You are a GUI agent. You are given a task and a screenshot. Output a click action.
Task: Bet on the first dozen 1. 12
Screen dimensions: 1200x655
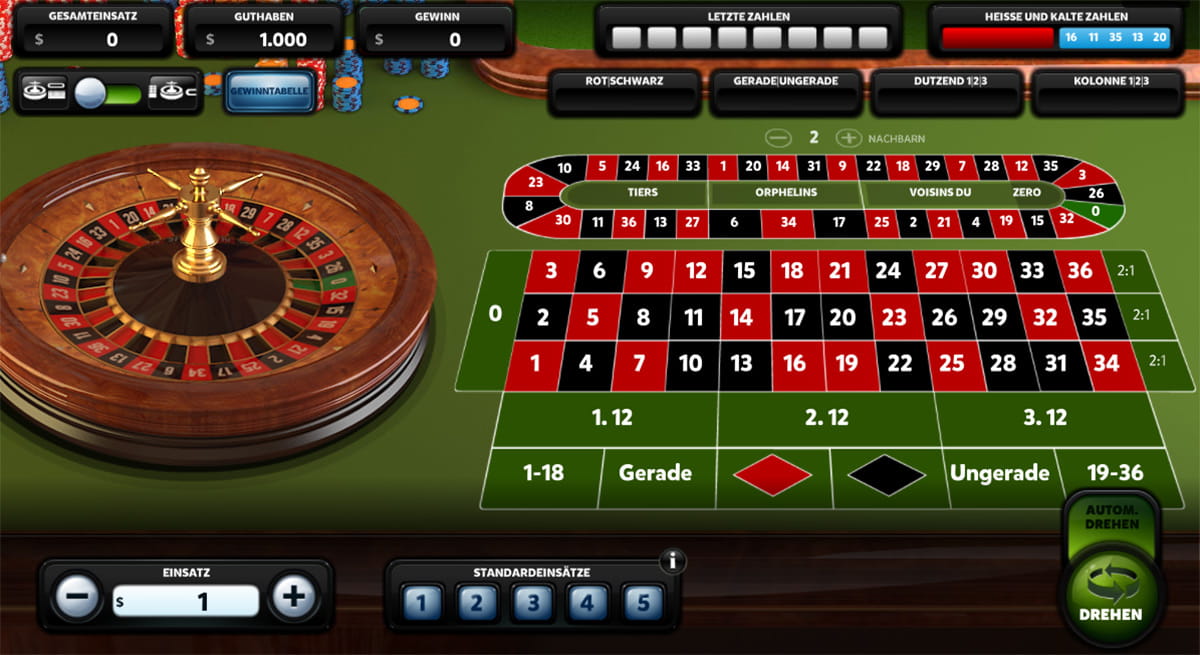611,418
